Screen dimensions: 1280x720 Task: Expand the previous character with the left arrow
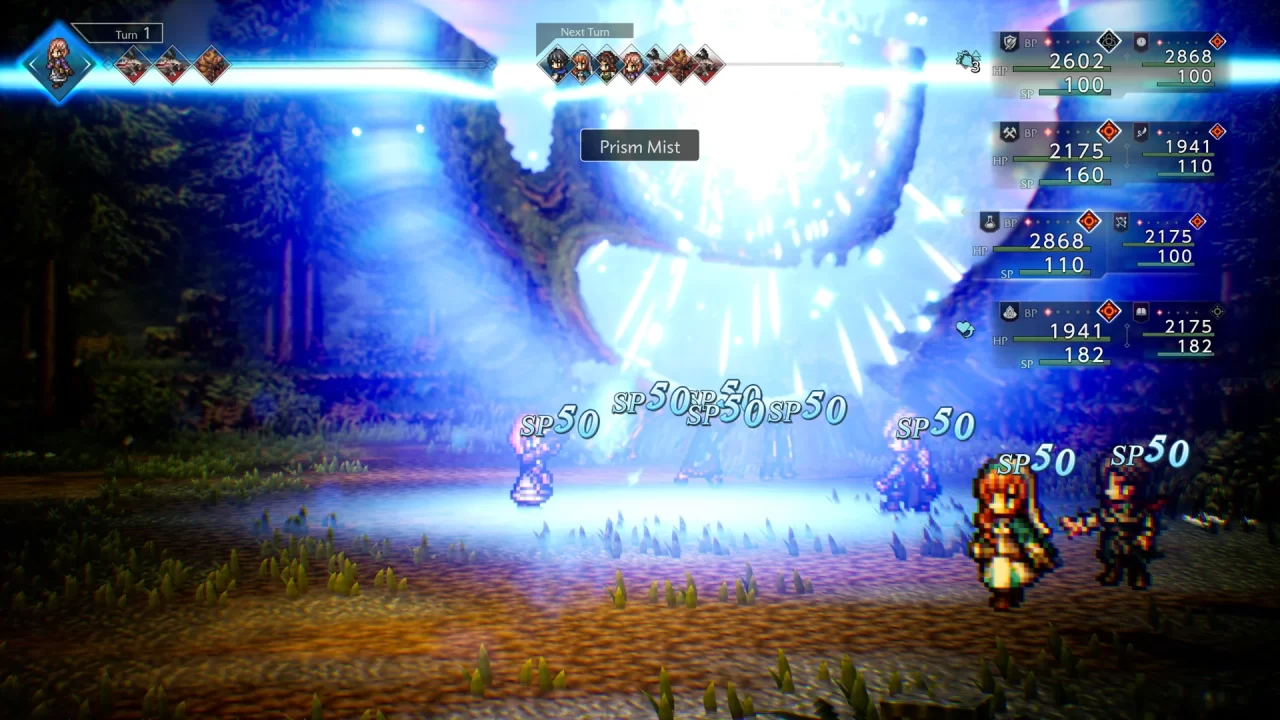coord(32,63)
